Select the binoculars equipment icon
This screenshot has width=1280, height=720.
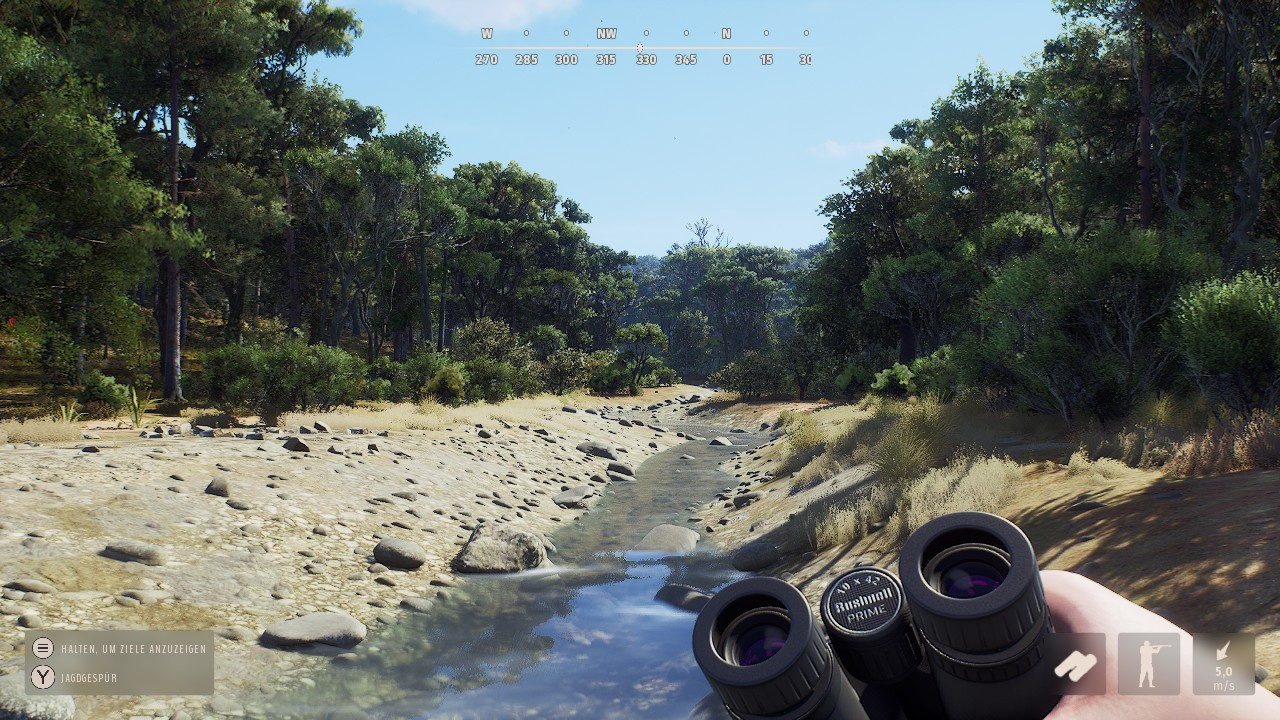tap(1076, 664)
